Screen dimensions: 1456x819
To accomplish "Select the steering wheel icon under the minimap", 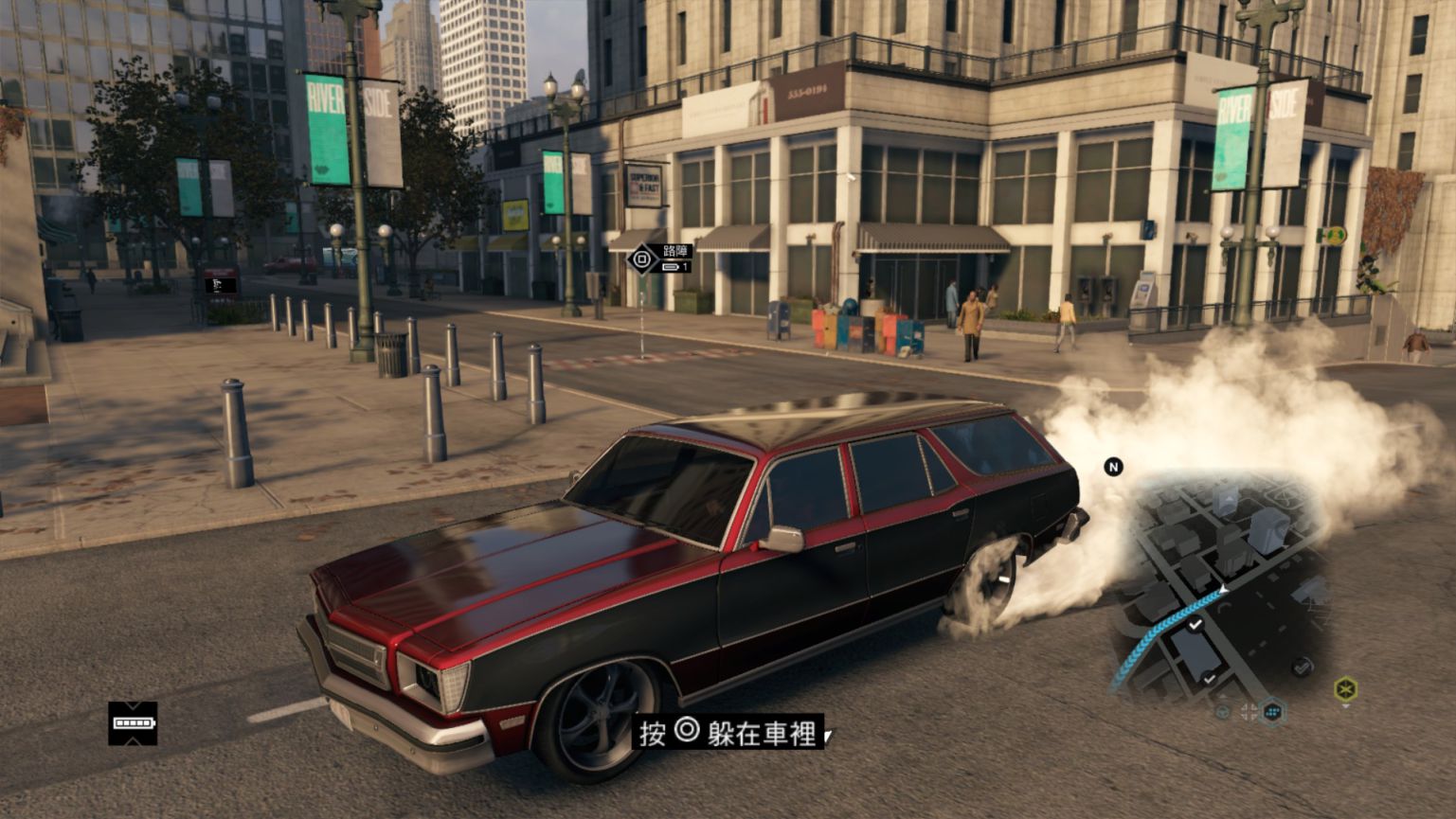I will 1223,710.
